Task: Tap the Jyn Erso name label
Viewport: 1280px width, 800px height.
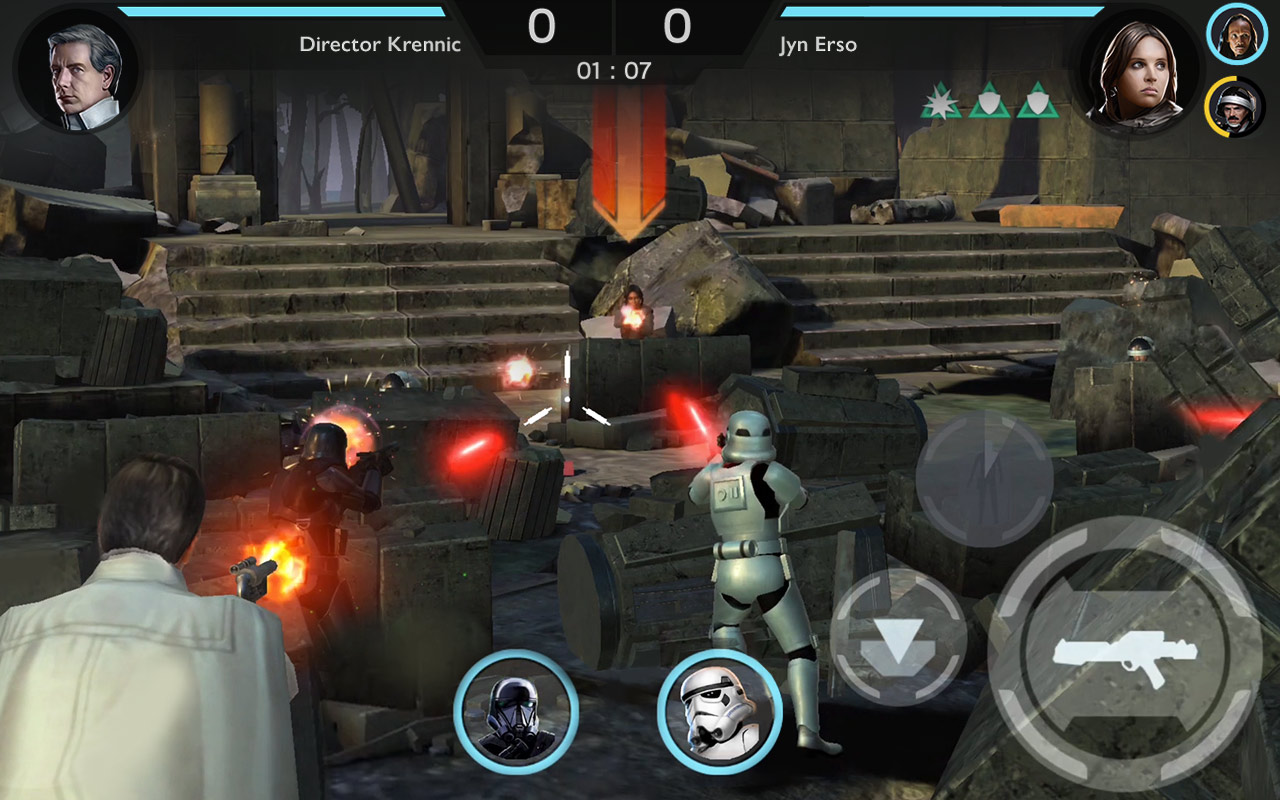Action: 816,44
